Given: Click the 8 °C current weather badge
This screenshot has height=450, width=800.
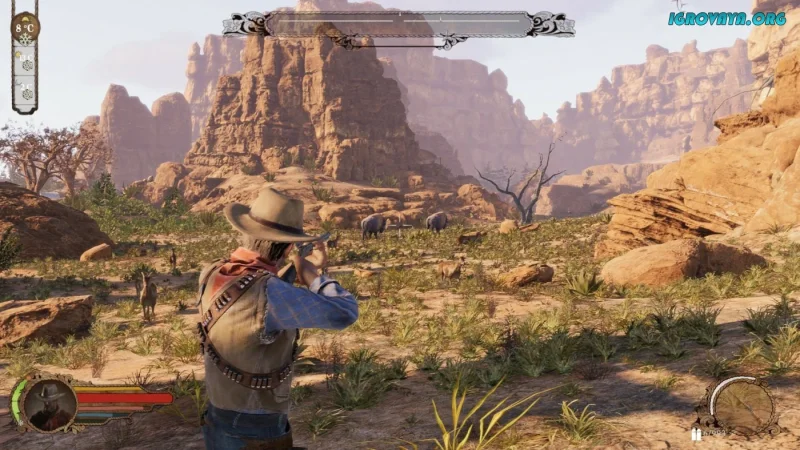Looking at the screenshot, I should (x=25, y=27).
